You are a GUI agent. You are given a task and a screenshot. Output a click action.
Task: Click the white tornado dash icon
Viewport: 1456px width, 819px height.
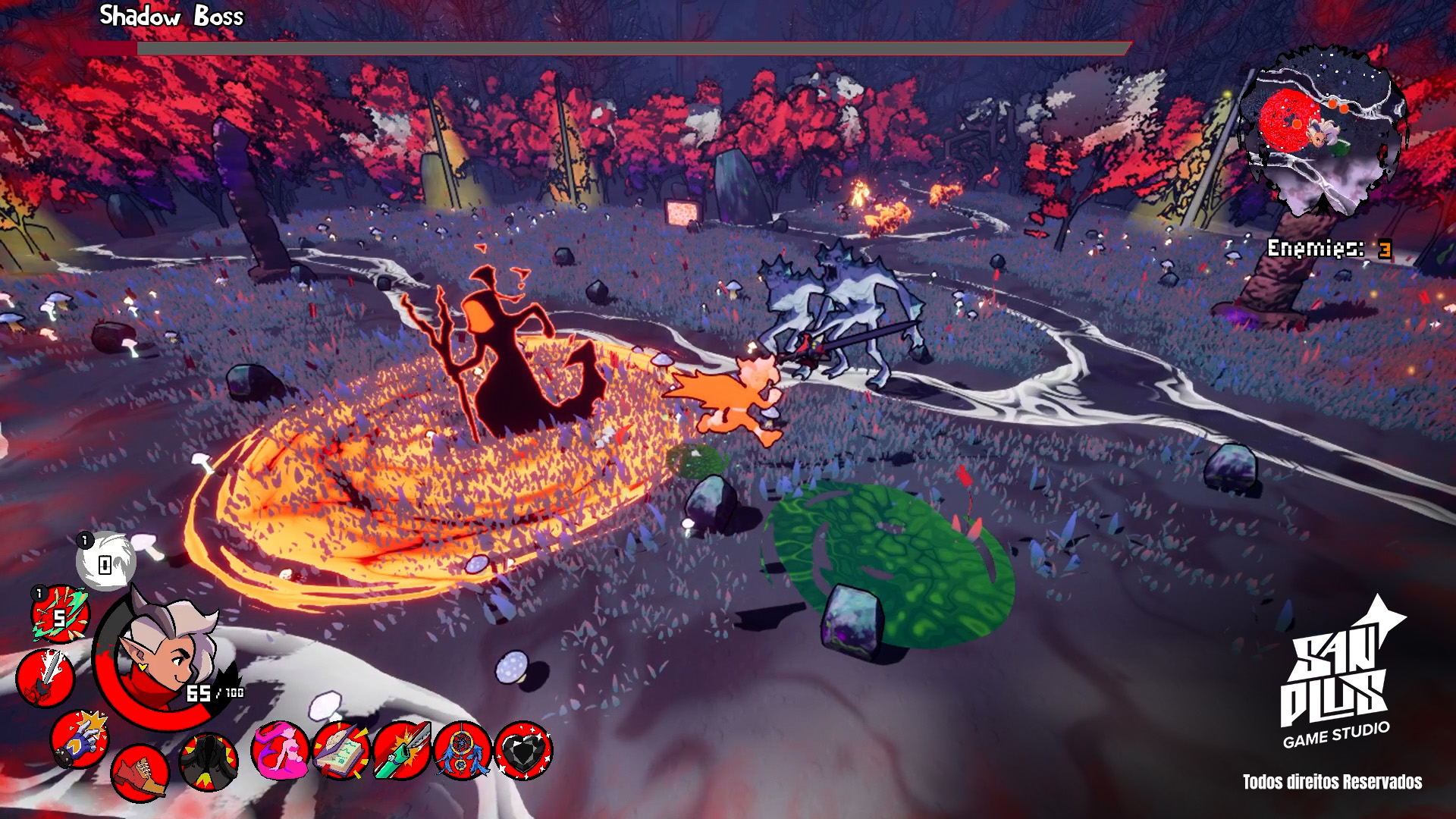104,561
